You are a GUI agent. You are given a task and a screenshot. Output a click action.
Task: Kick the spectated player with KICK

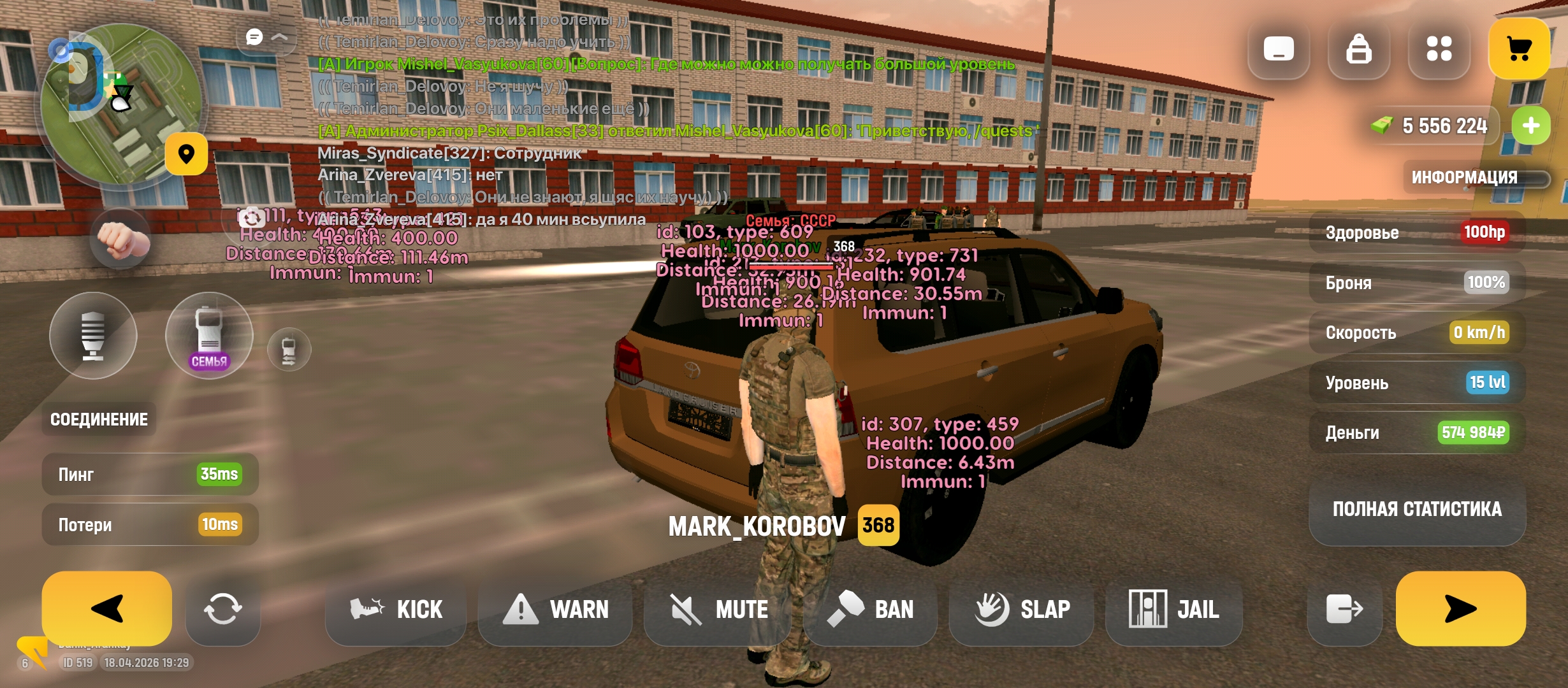pos(396,610)
